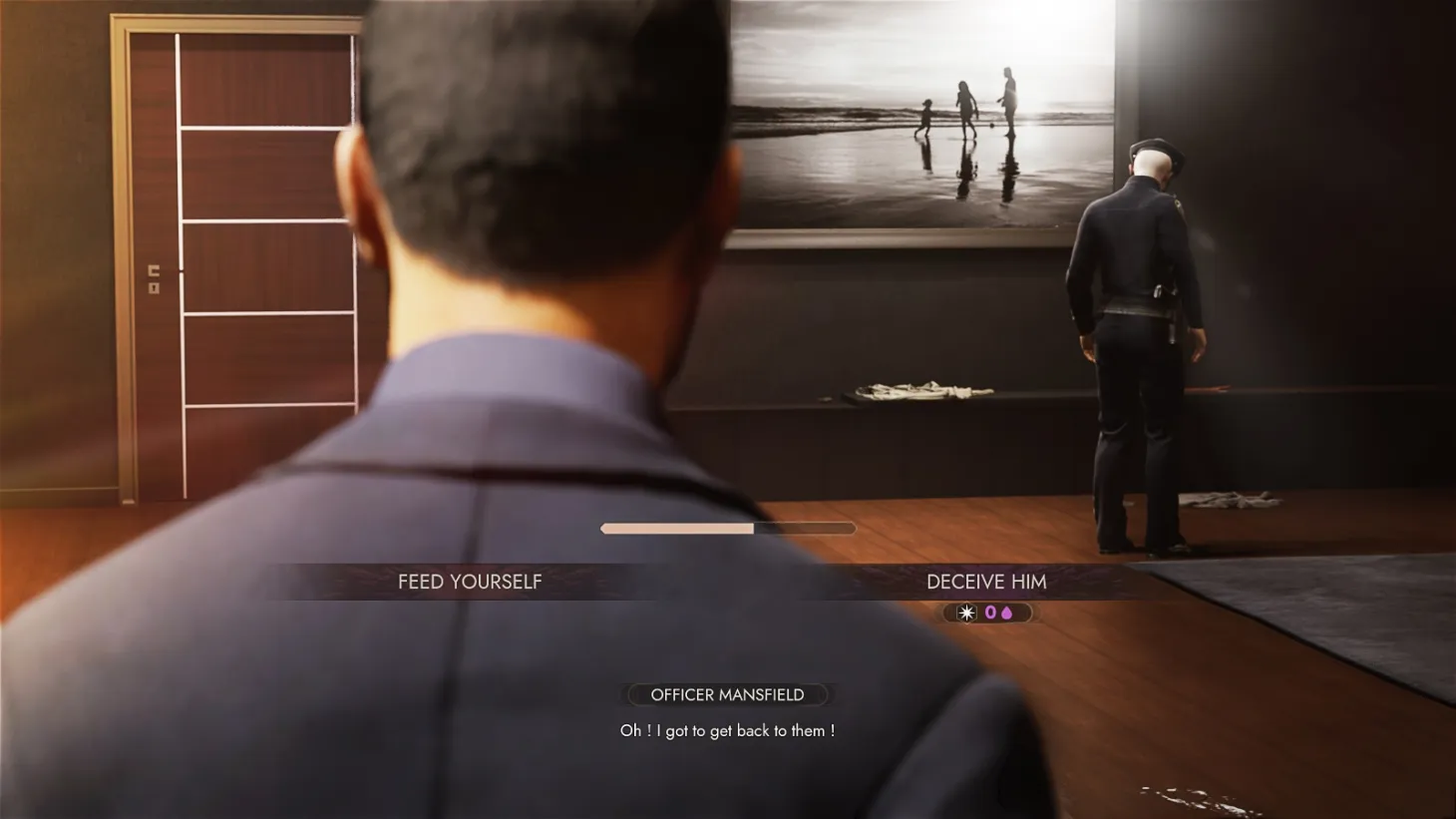Click the filled portion of the timer bar

tap(678, 527)
